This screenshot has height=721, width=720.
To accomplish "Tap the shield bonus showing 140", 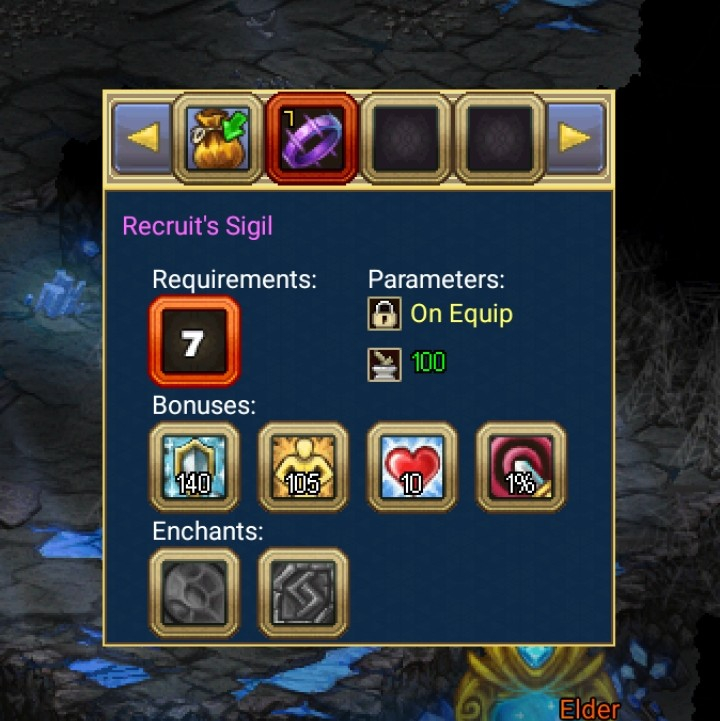I will (x=194, y=466).
